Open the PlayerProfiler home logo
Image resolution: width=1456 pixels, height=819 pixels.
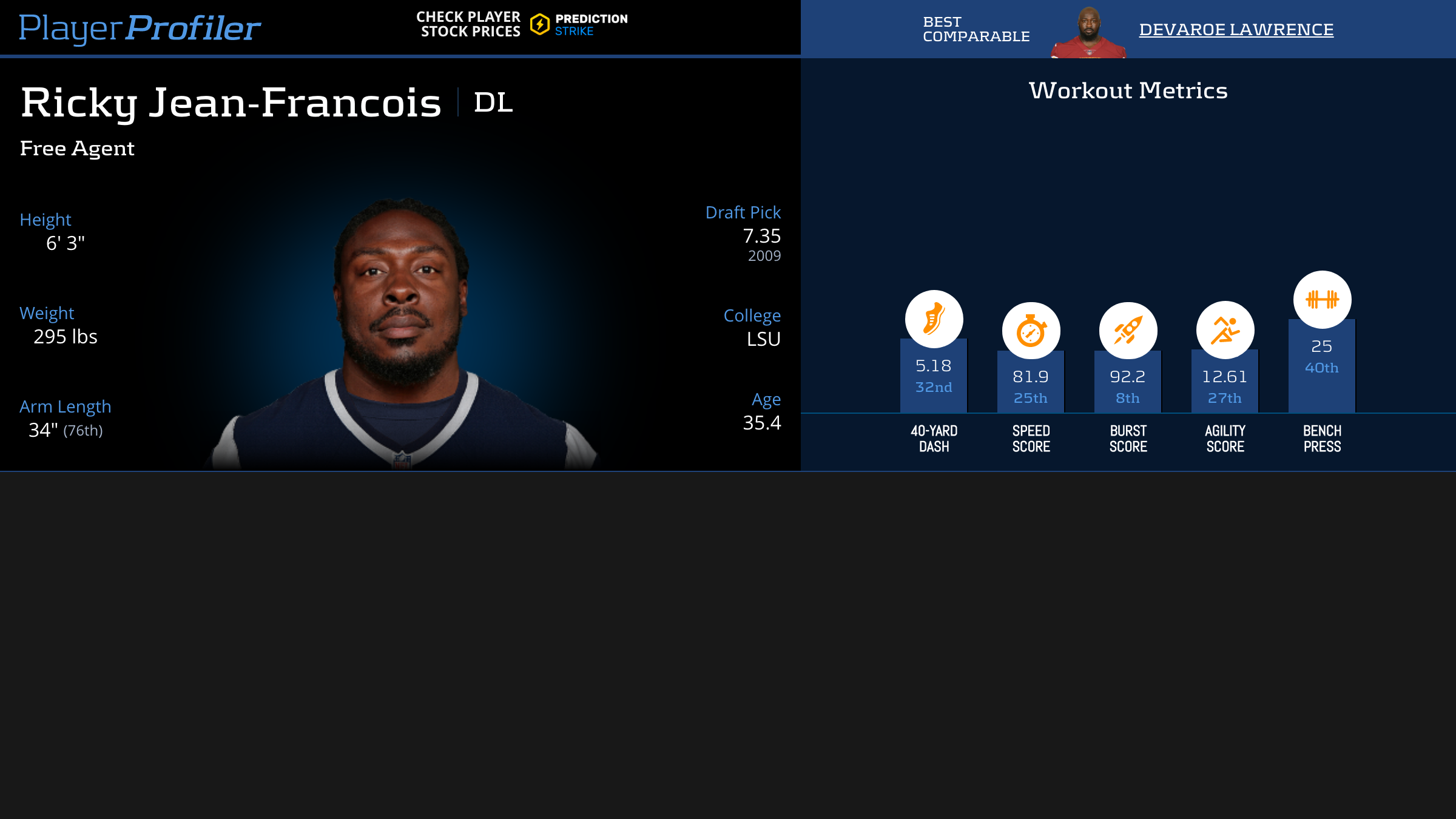tap(140, 29)
